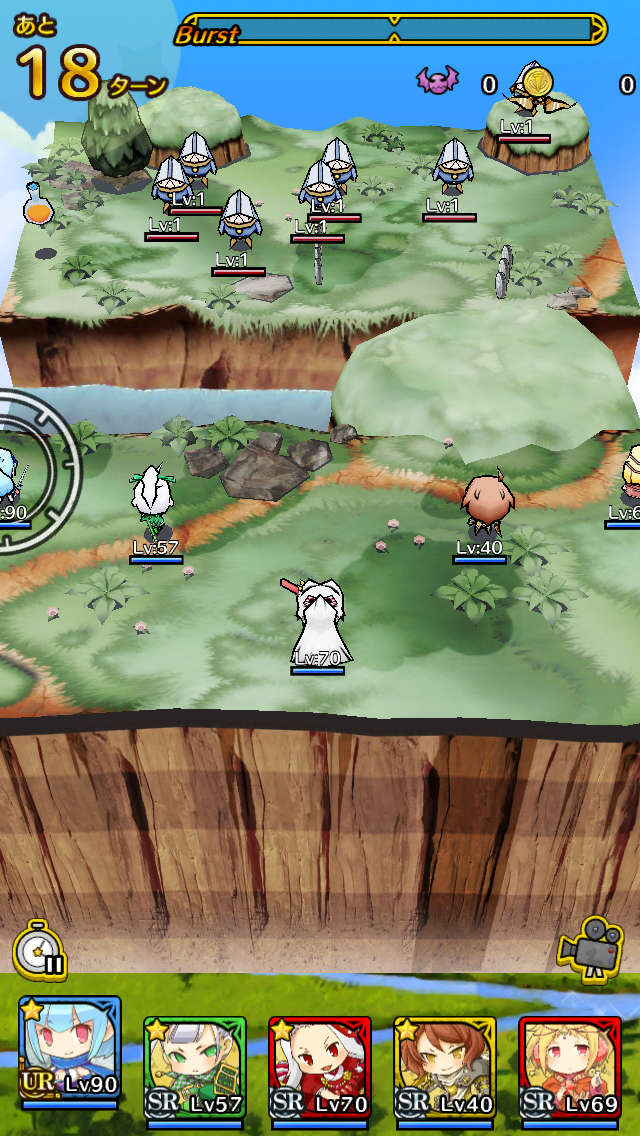The height and width of the screenshot is (1136, 640).
Task: Select the UR Lv90 blue-haired character card
Action: coord(69,1050)
